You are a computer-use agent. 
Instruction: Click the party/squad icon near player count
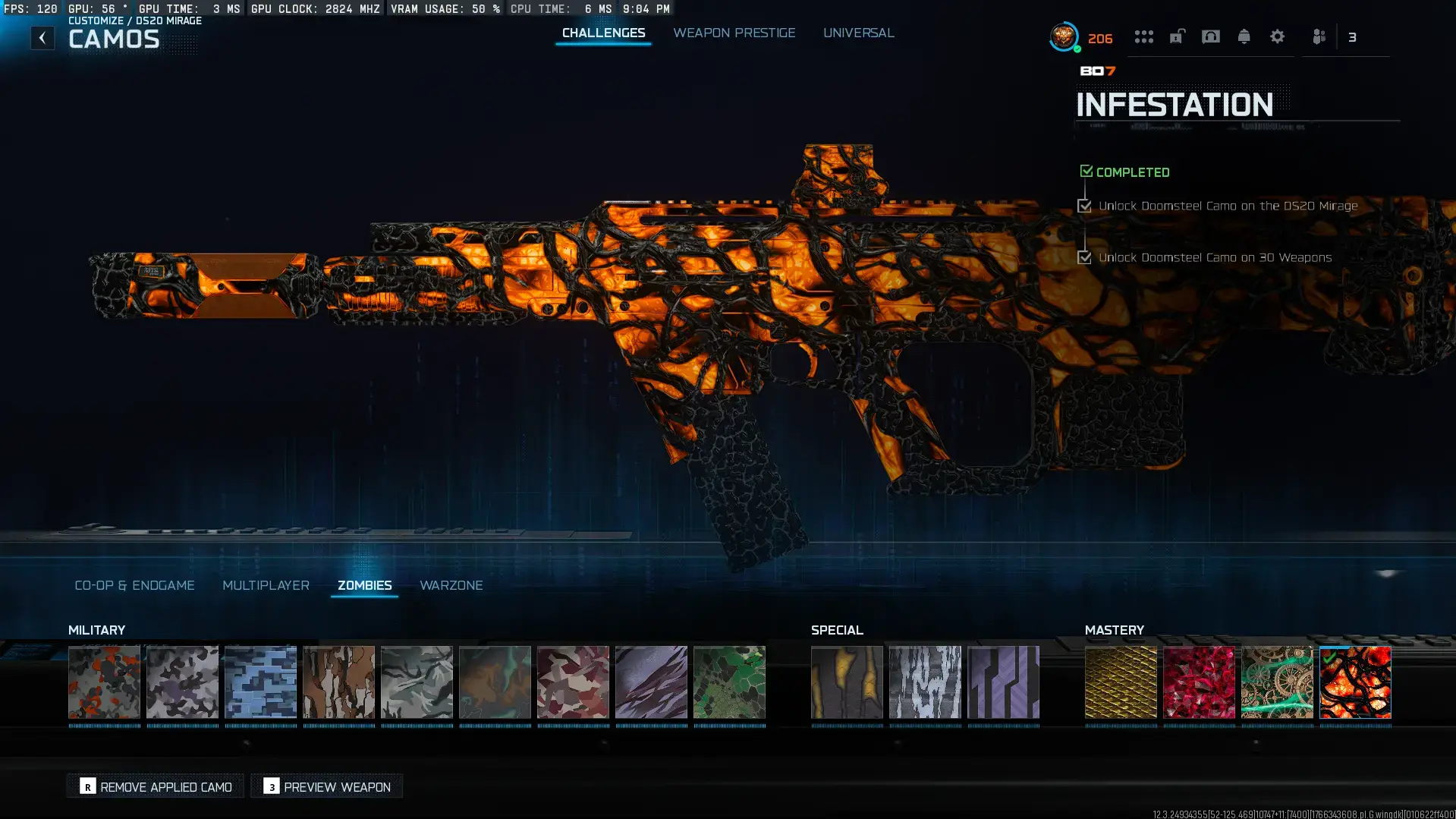tap(1318, 36)
